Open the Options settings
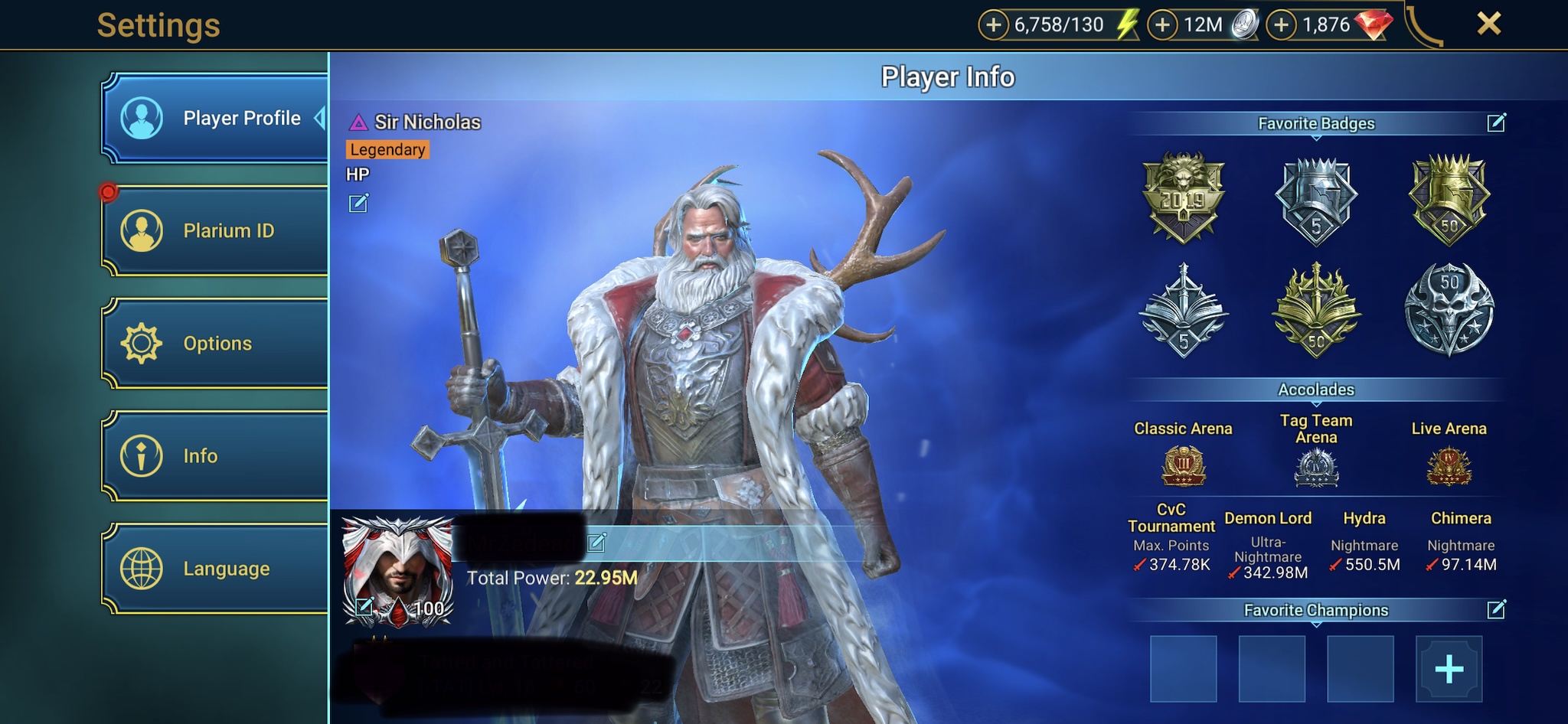This screenshot has width=1568, height=724. coord(217,343)
